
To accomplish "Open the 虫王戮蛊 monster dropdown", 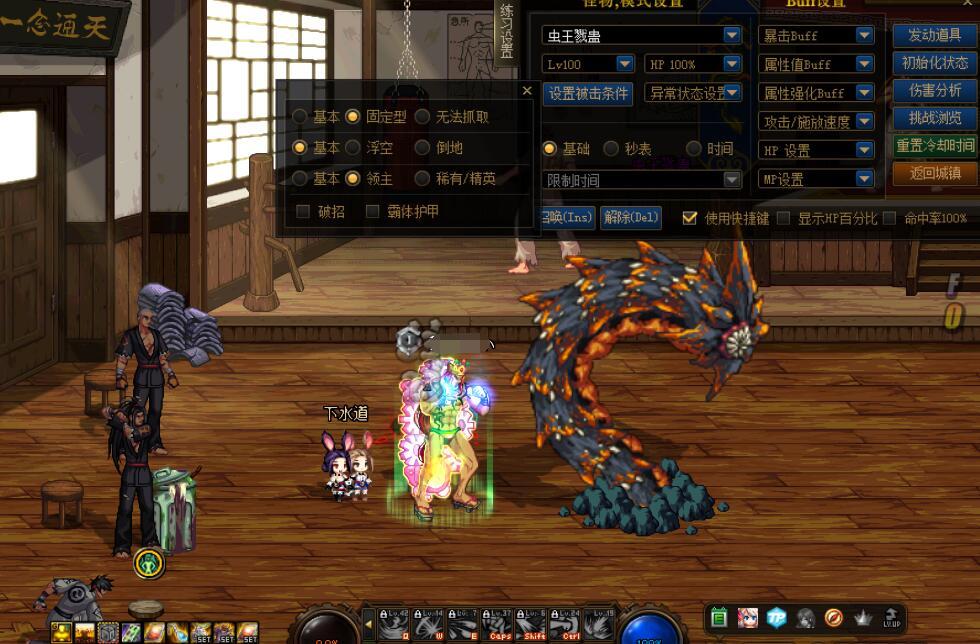I will (732, 35).
